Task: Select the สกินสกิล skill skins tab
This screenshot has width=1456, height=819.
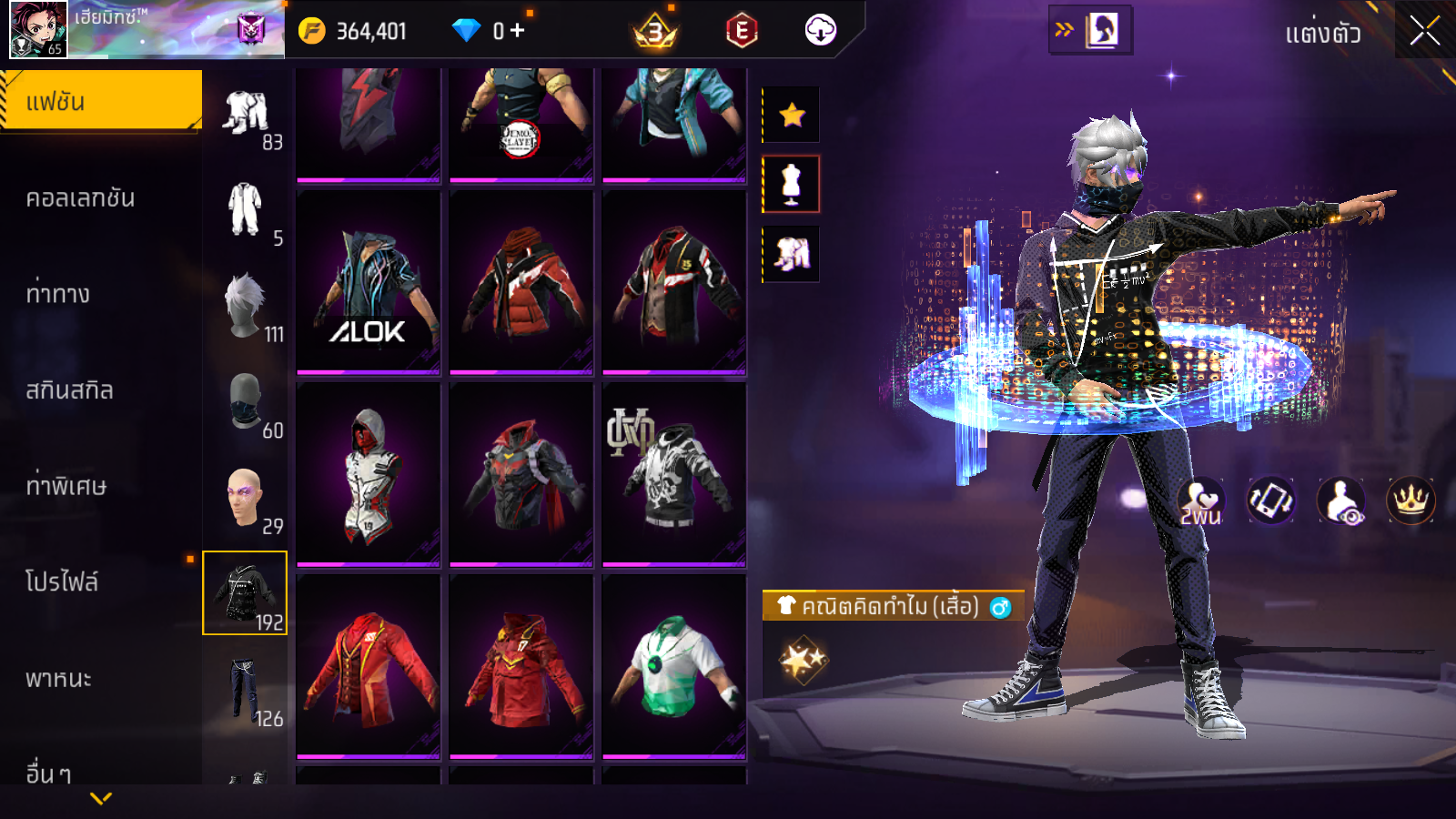Action: (69, 390)
